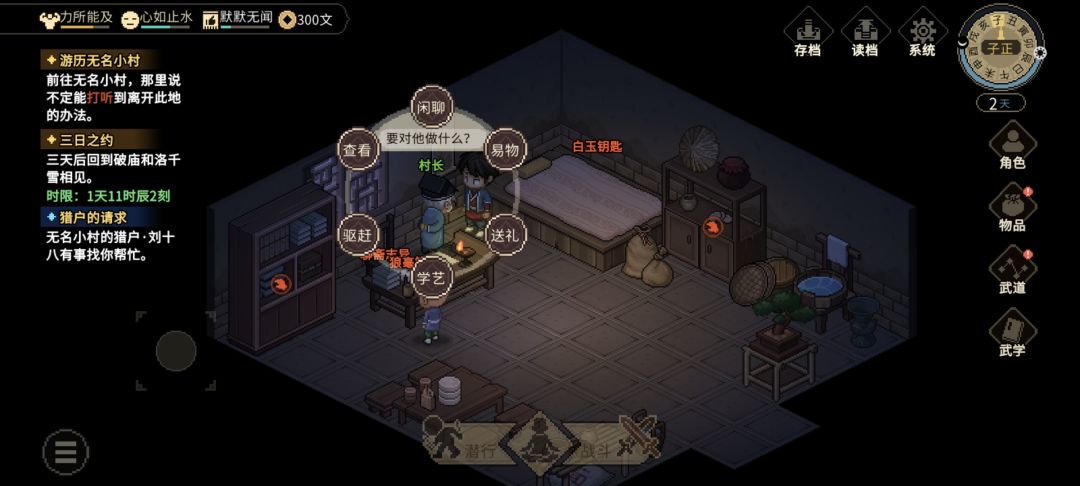Select the 猎户的请求 quest entry
This screenshot has width=1080, height=486.
point(93,217)
